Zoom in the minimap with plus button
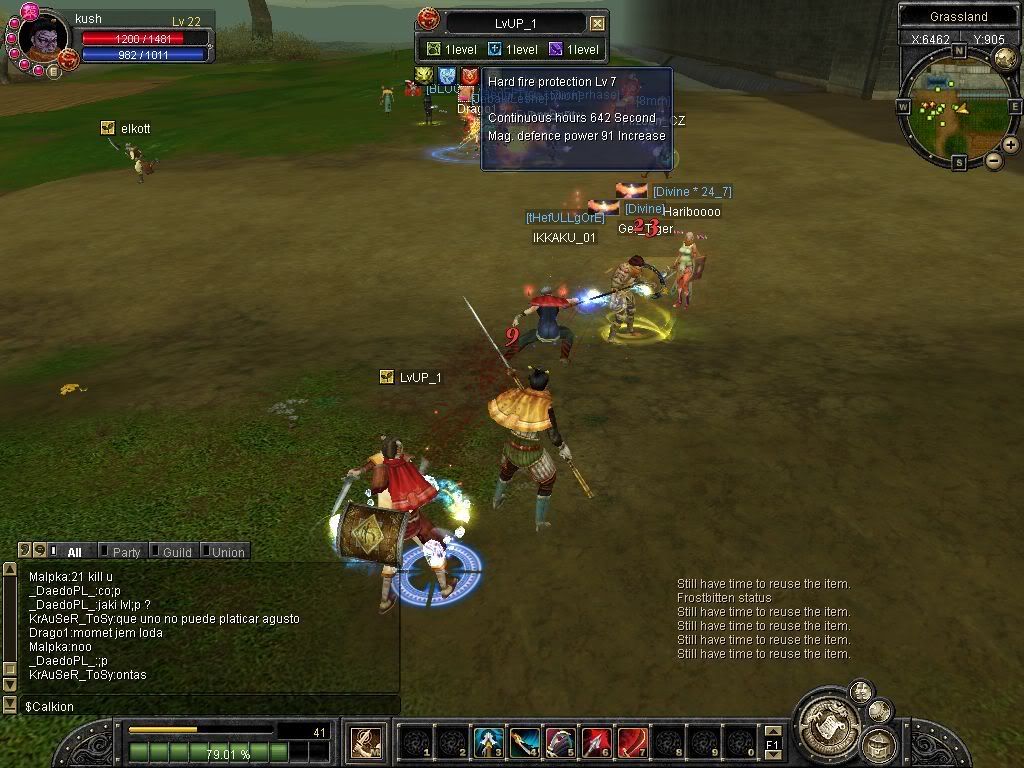This screenshot has height=768, width=1024. tap(1011, 145)
